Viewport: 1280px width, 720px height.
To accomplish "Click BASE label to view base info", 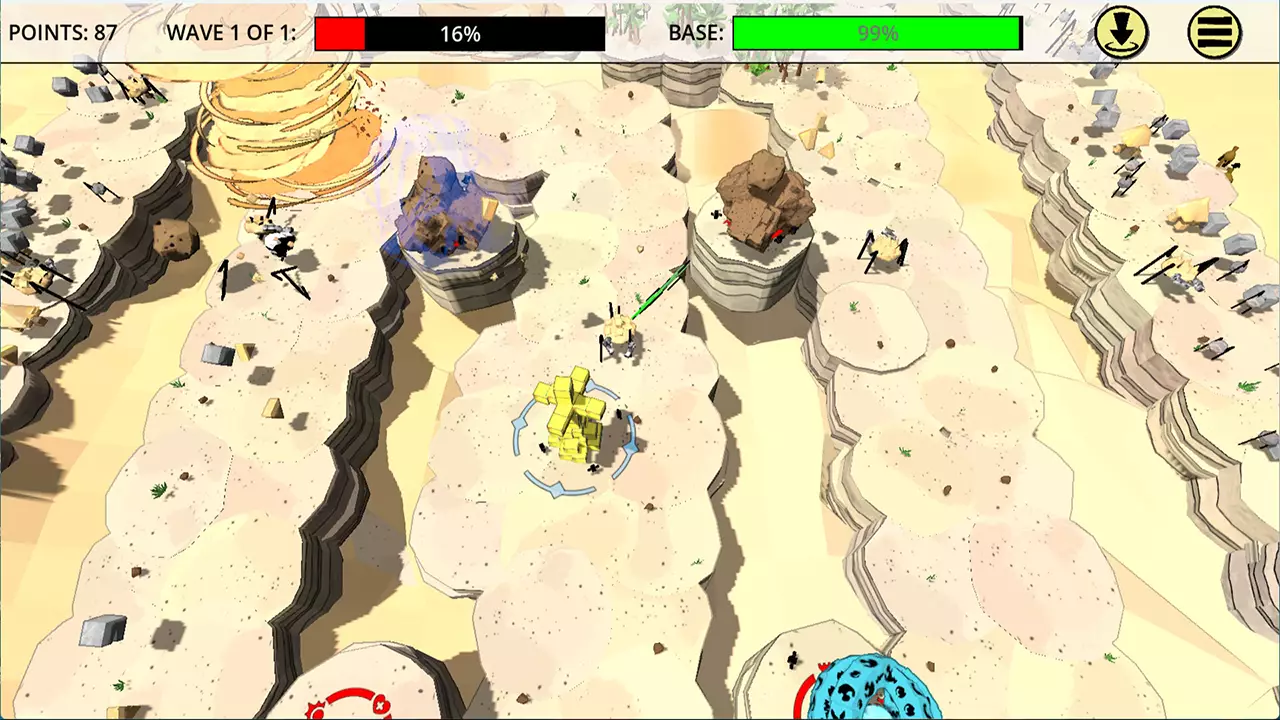I will point(696,33).
